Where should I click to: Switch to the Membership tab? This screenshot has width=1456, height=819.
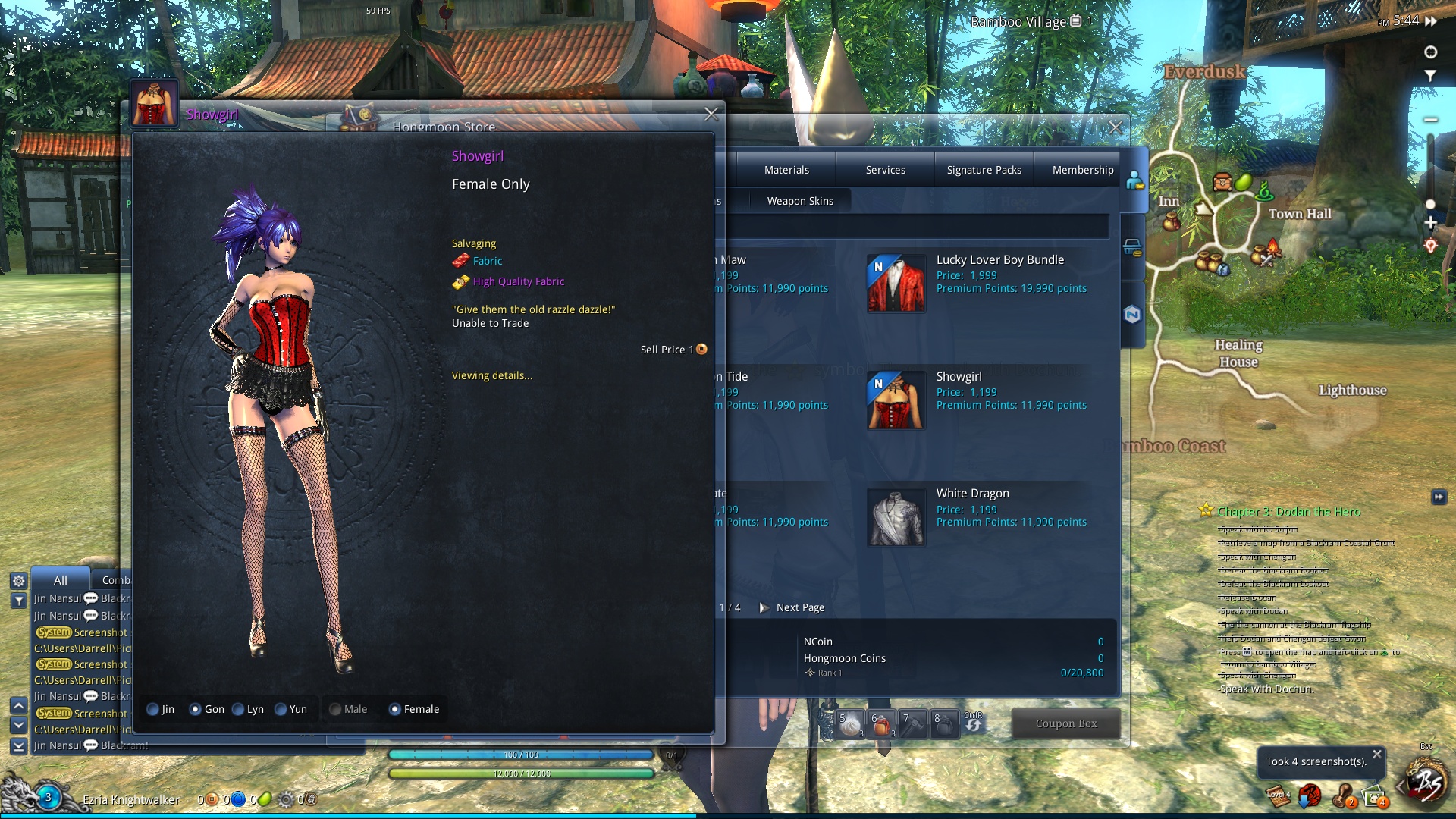[x=1082, y=170]
